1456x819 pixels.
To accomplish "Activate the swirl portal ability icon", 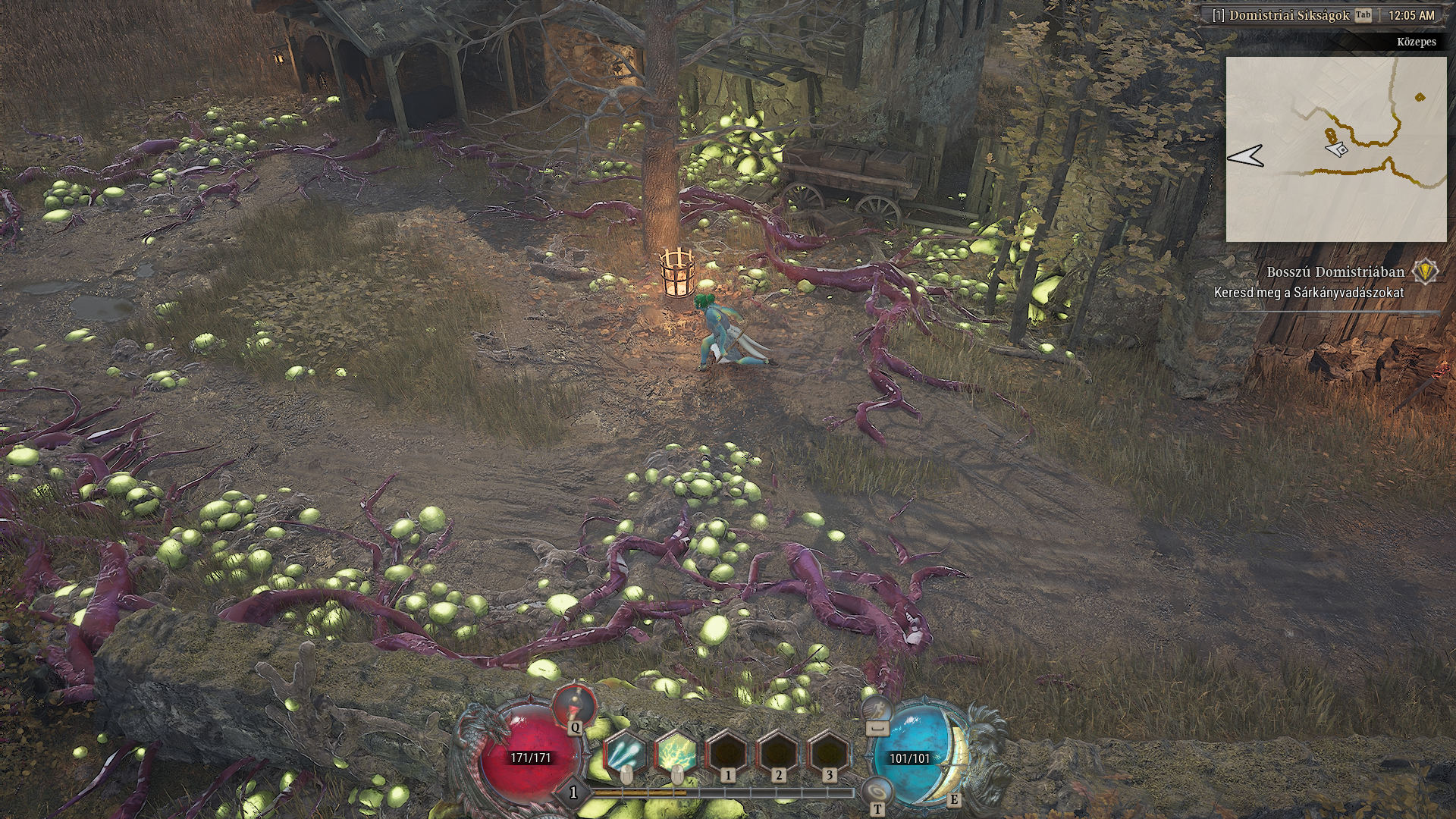I will tap(877, 791).
